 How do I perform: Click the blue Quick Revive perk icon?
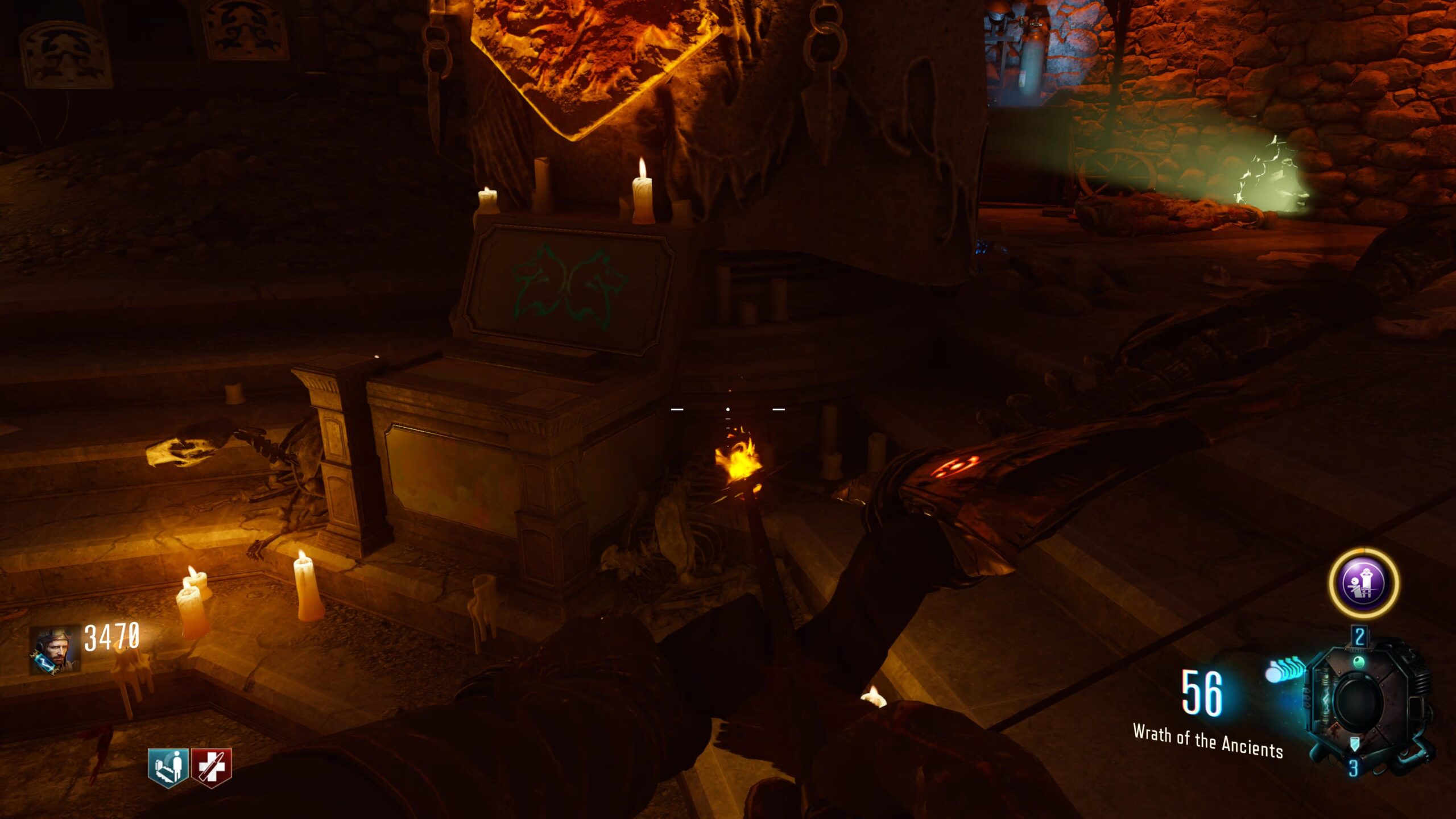168,767
